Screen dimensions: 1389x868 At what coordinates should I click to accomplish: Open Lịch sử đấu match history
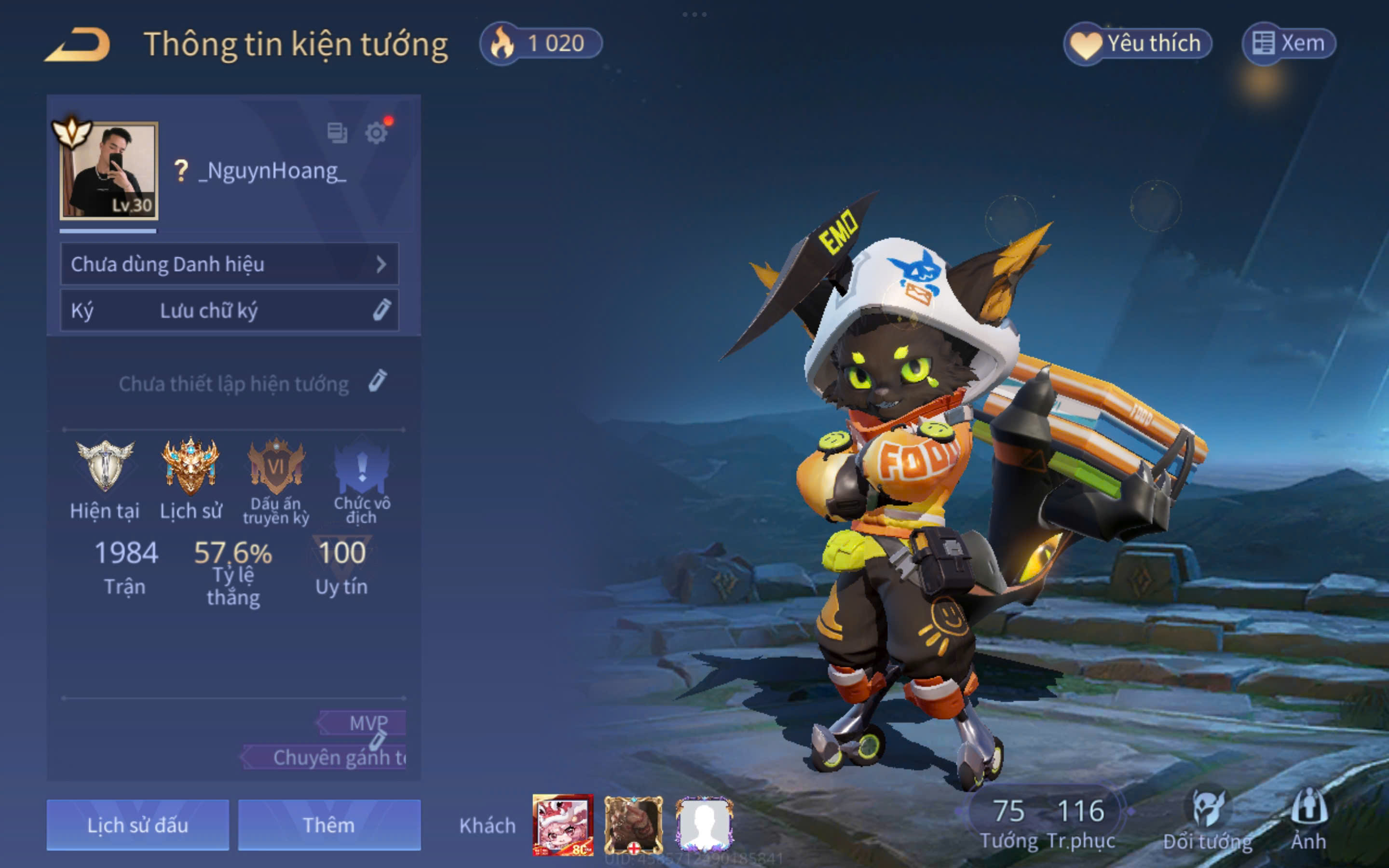(x=138, y=825)
